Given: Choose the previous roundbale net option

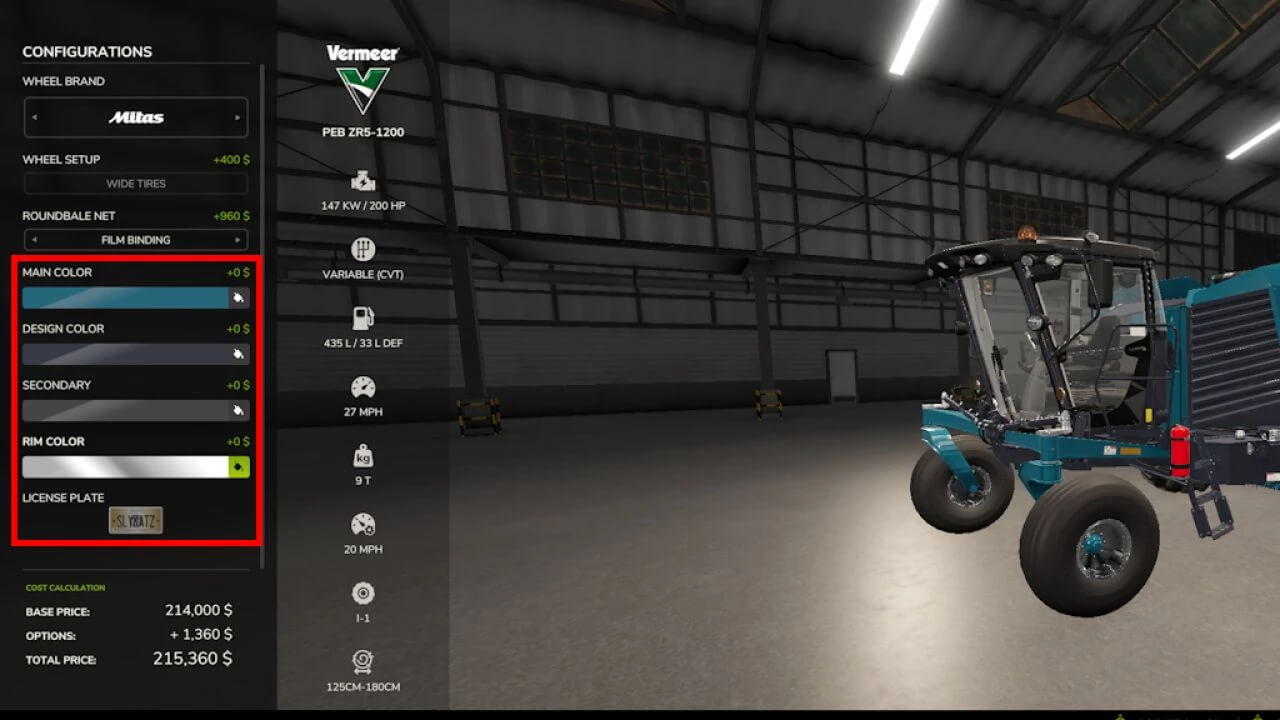Looking at the screenshot, I should [34, 240].
